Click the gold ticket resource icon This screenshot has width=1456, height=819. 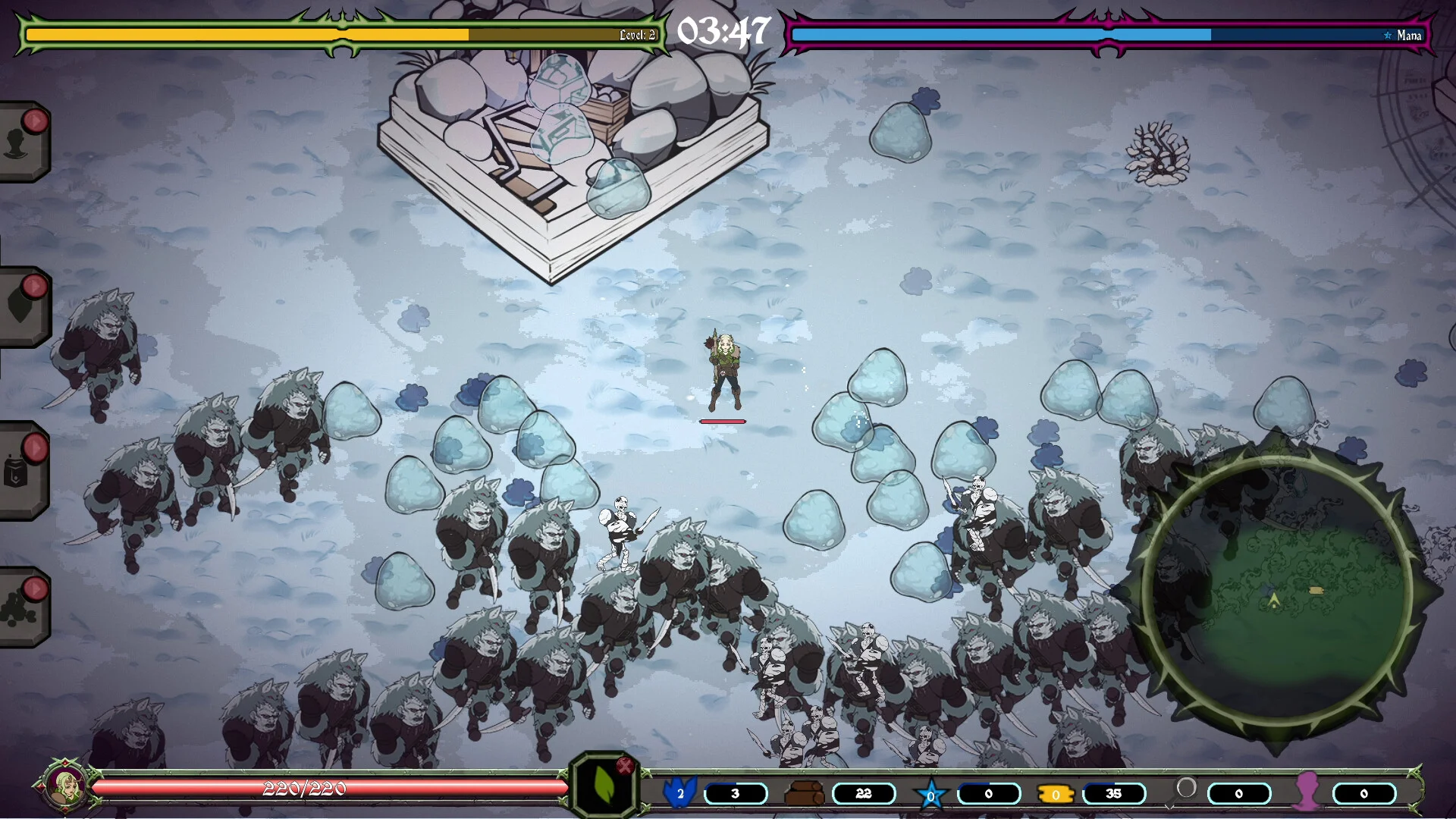[x=1056, y=794]
